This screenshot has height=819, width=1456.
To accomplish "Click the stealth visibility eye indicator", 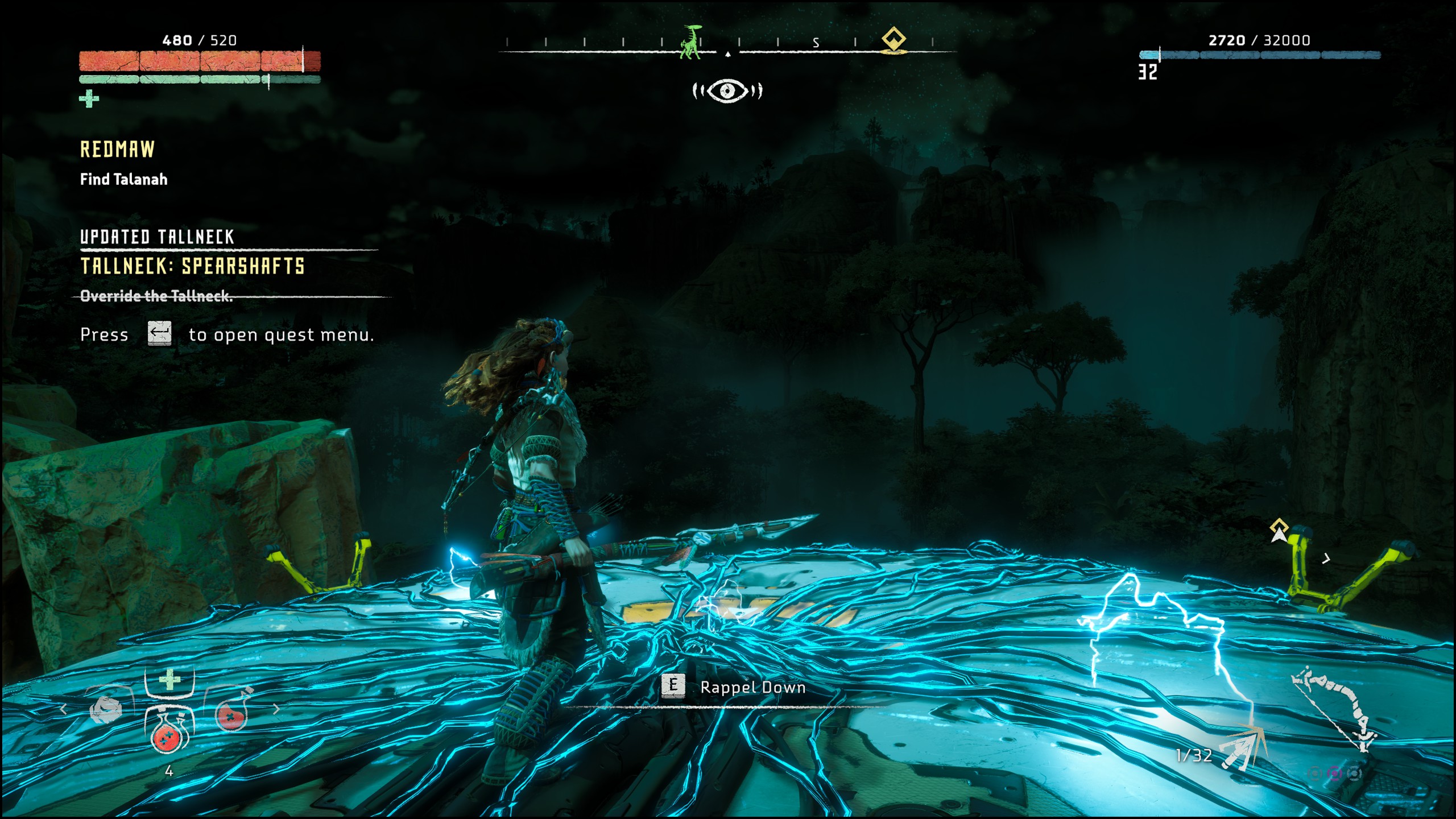I will click(x=727, y=90).
